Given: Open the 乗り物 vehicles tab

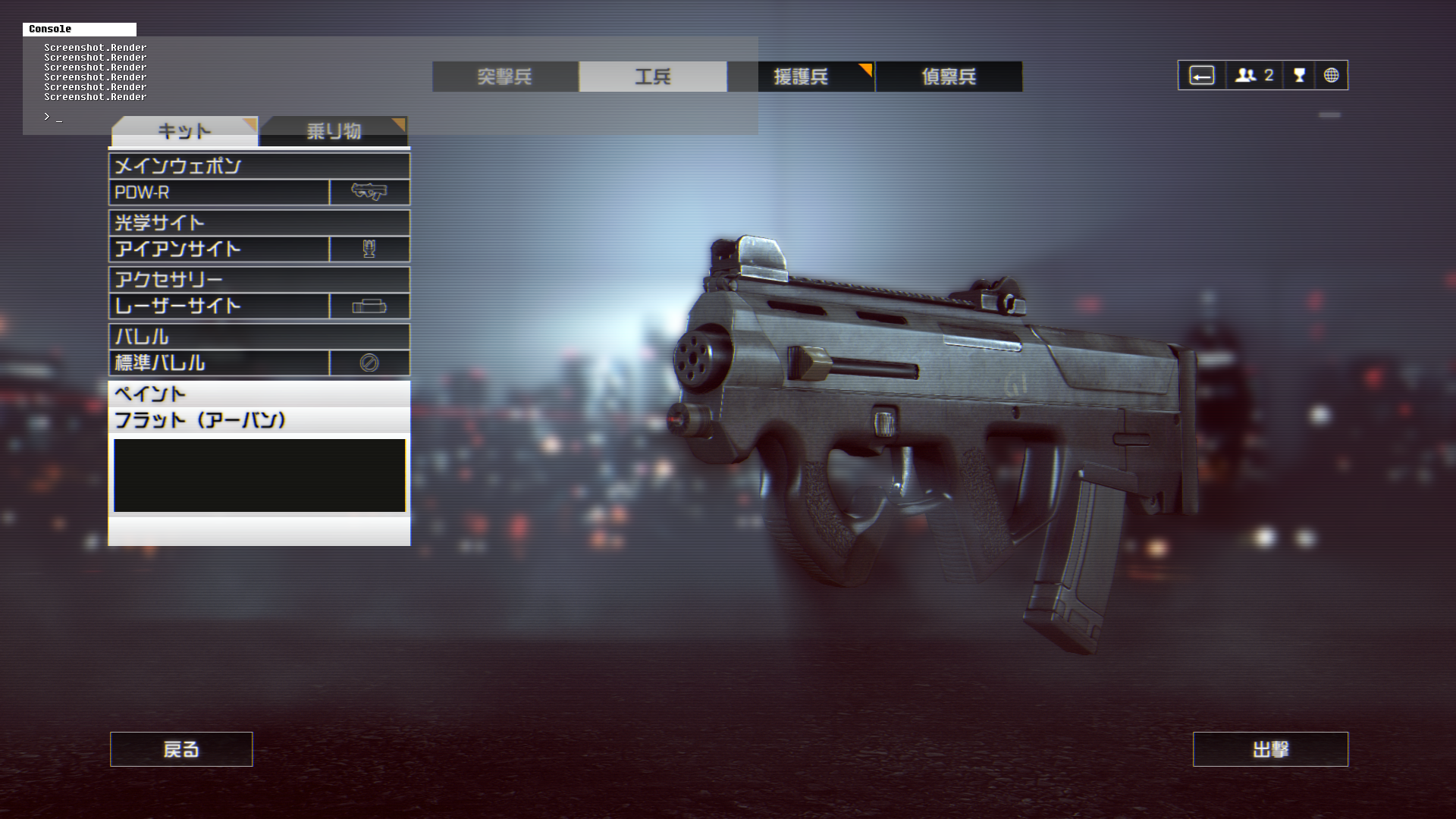Looking at the screenshot, I should point(334,131).
